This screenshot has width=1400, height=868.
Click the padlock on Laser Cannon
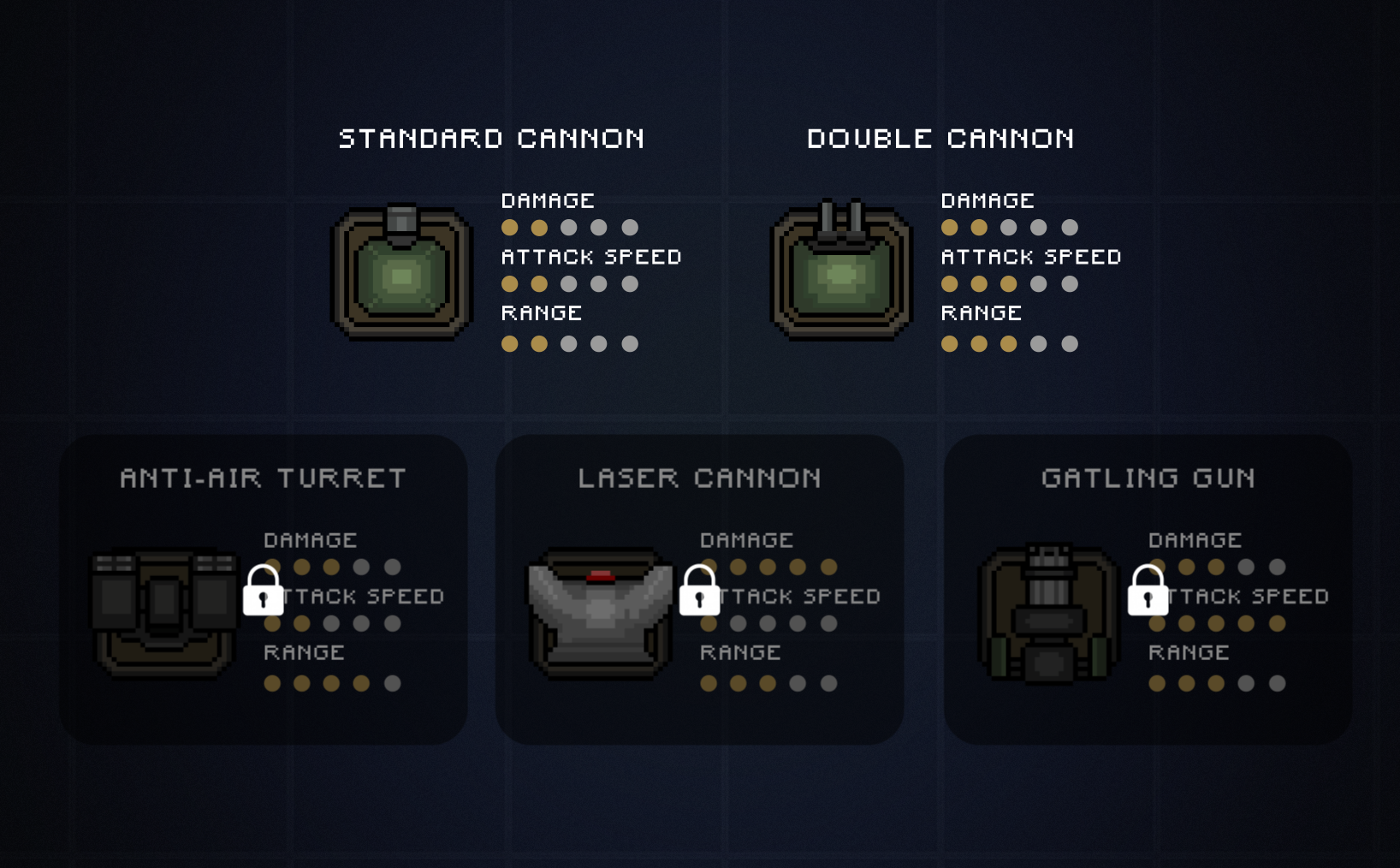pos(699,591)
